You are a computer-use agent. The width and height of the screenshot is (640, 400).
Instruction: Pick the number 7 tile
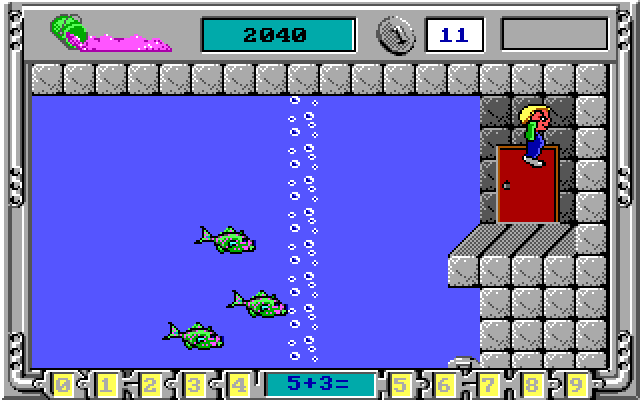(489, 384)
